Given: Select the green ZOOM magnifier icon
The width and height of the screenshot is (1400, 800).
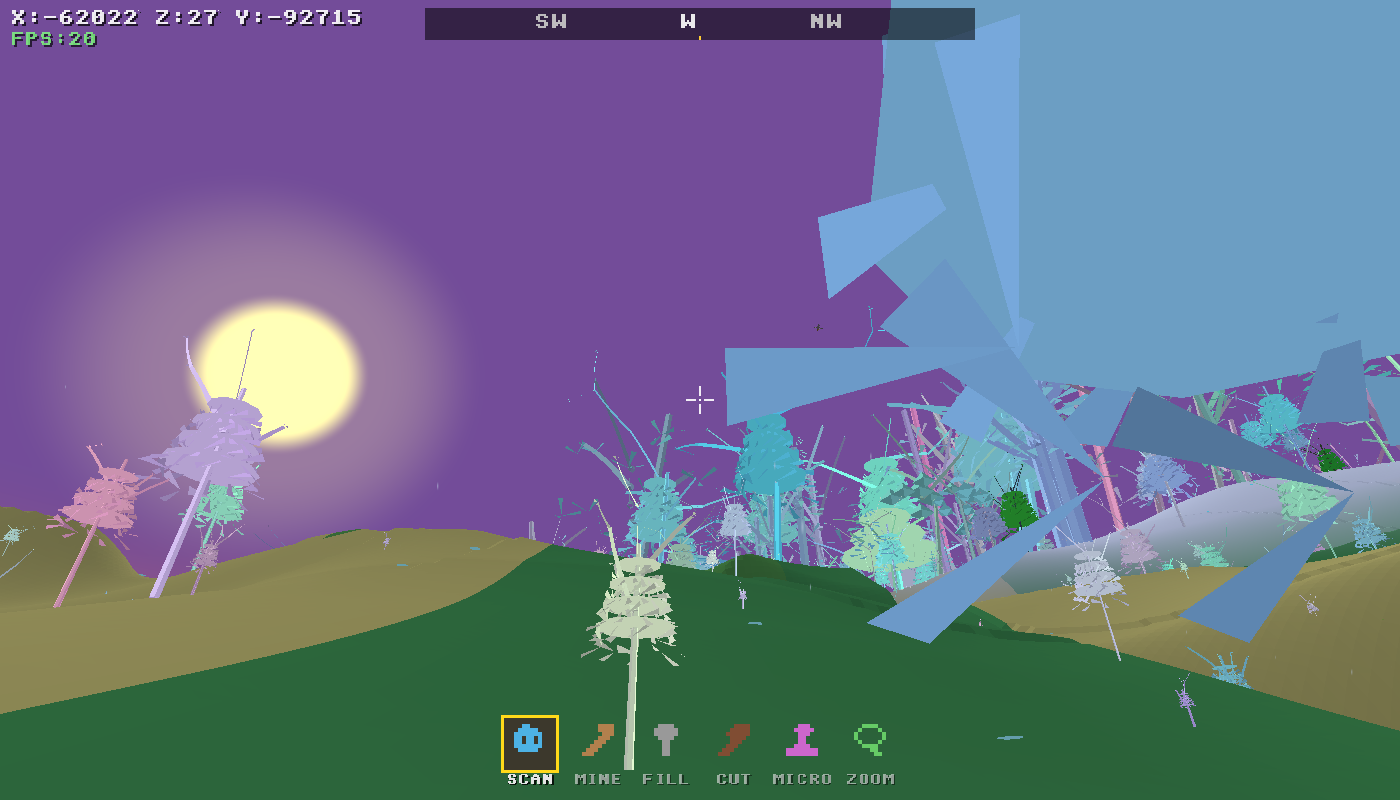Looking at the screenshot, I should click(868, 740).
